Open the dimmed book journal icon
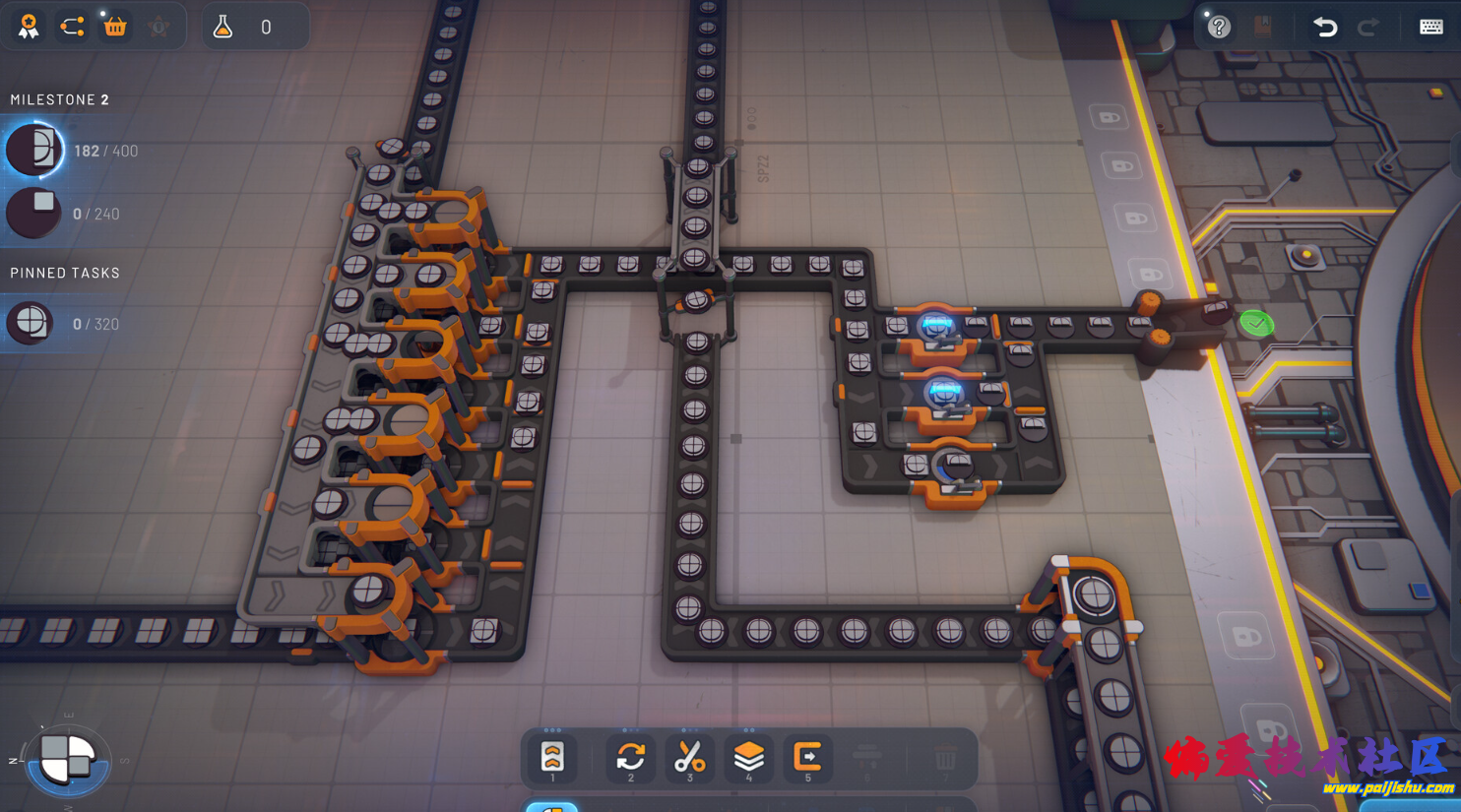Screen dimensions: 1461x812 1263,27
